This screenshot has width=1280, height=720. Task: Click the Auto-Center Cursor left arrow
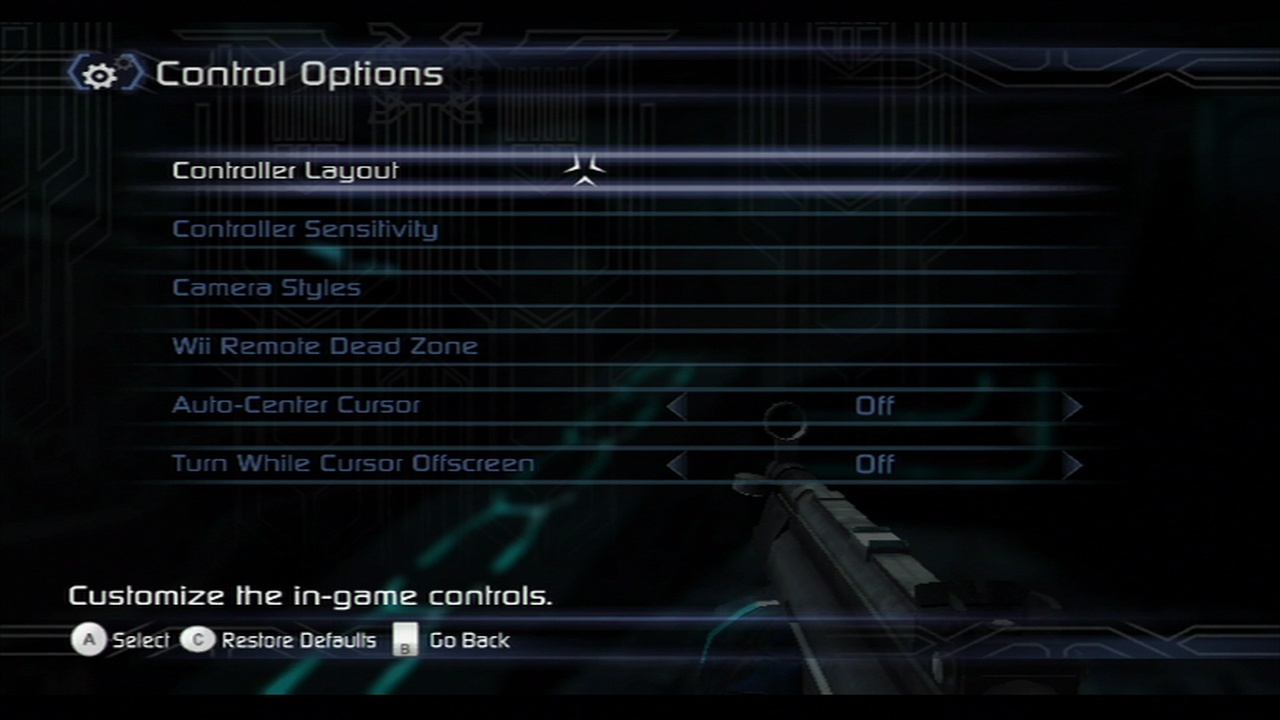pyautogui.click(x=677, y=406)
